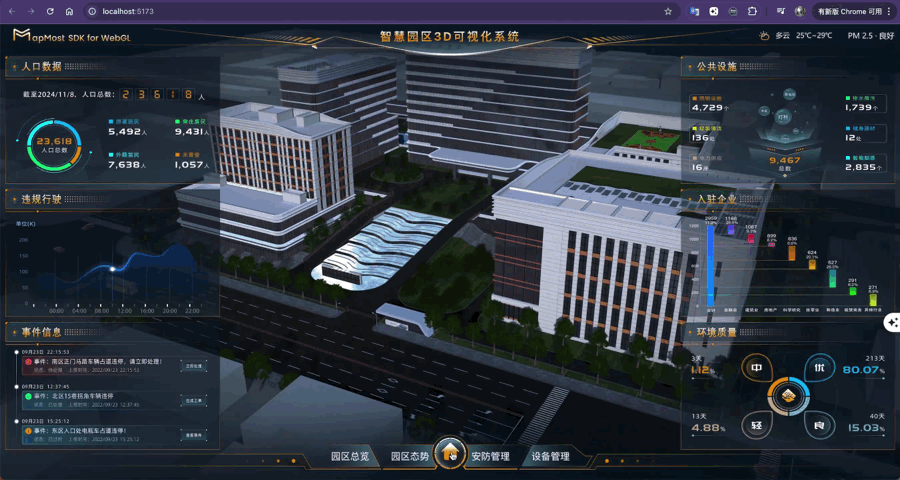Click the action button for 南区正门 event

pyautogui.click(x=194, y=366)
